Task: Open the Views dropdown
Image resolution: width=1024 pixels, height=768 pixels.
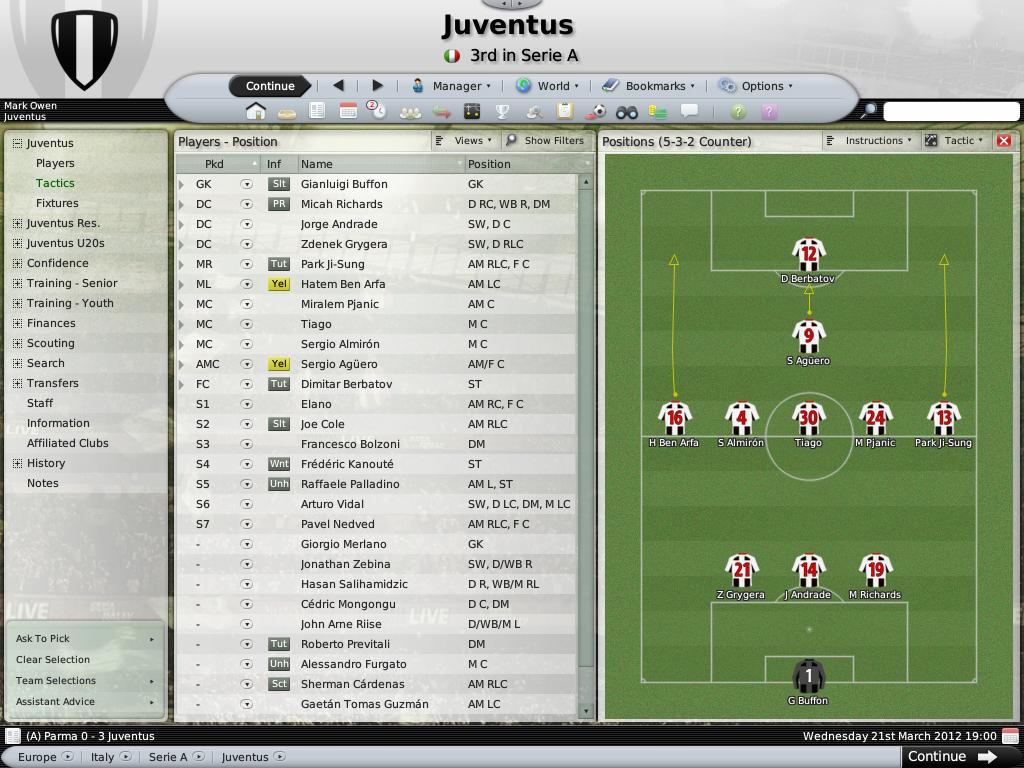Action: [464, 141]
